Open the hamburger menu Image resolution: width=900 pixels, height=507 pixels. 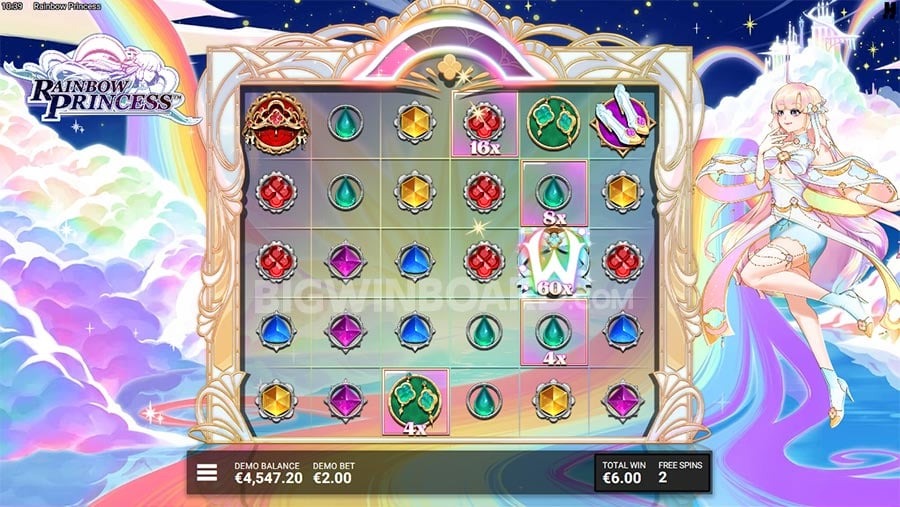(207, 472)
